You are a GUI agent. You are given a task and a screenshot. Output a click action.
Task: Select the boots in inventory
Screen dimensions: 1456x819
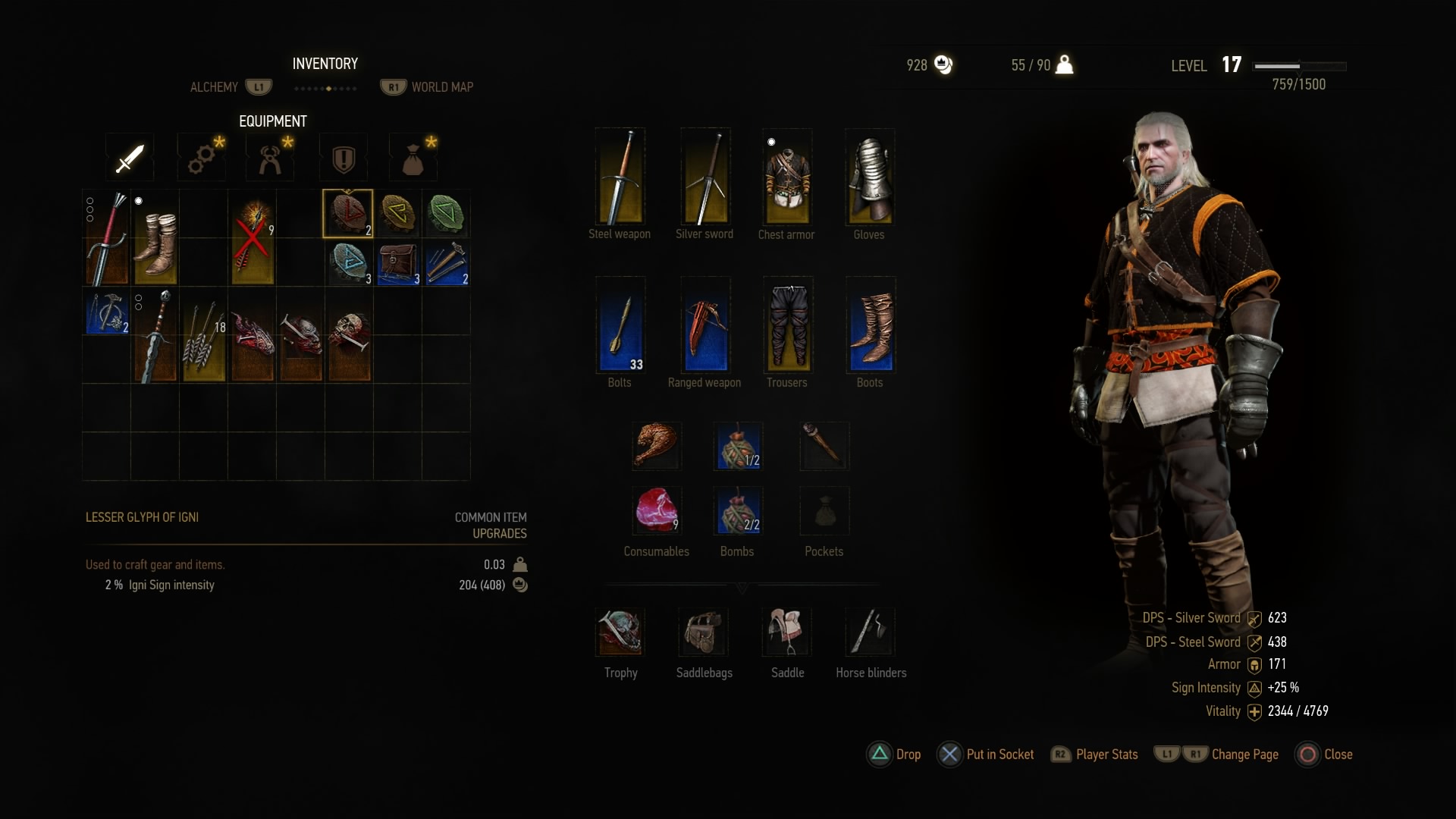point(155,238)
